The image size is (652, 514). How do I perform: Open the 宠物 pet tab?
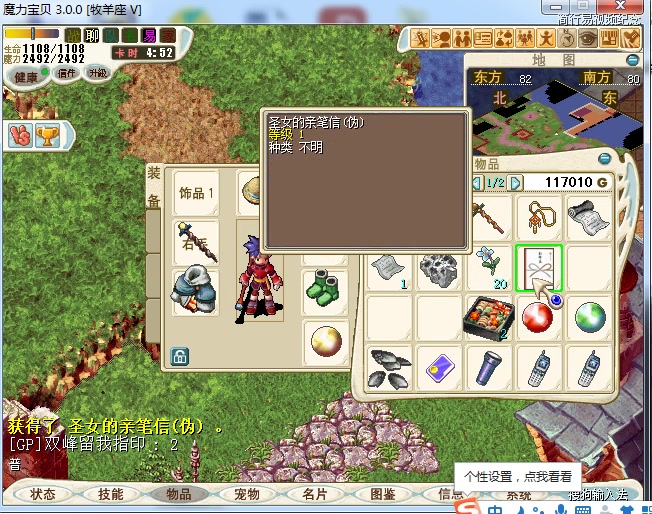[x=247, y=494]
